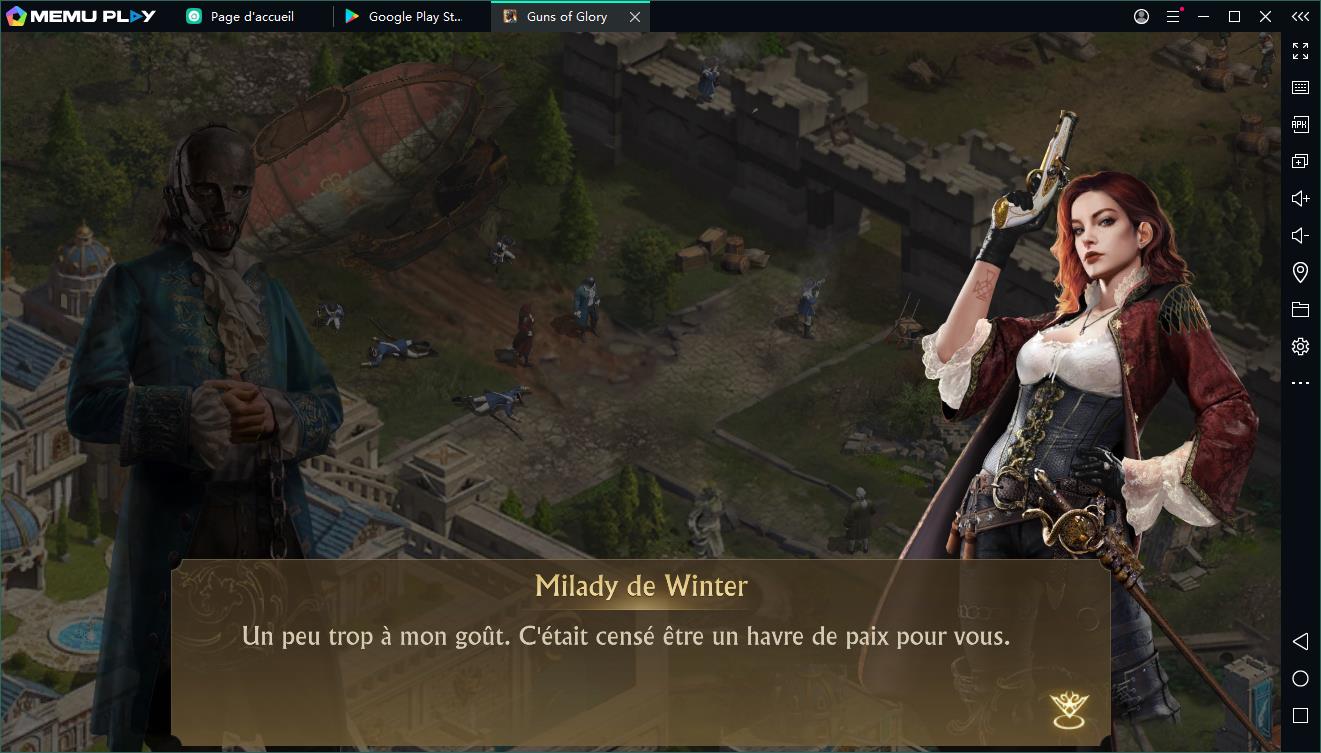Toggle emulator fullscreen mode
Screen dimensions: 1321x753
point(1300,51)
